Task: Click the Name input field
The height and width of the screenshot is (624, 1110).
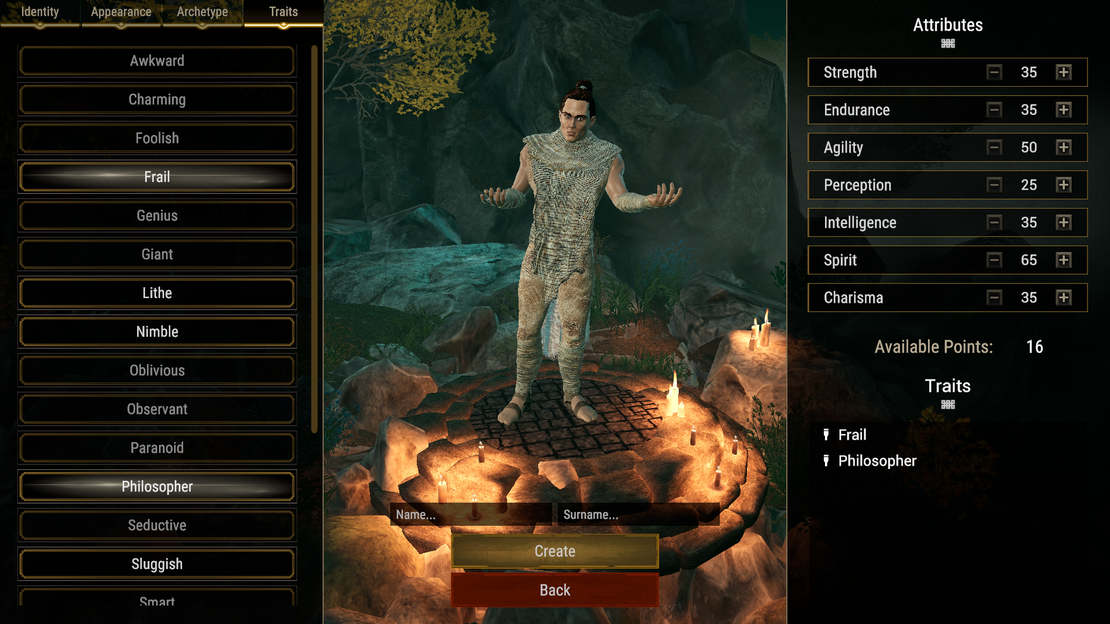Action: [470, 515]
